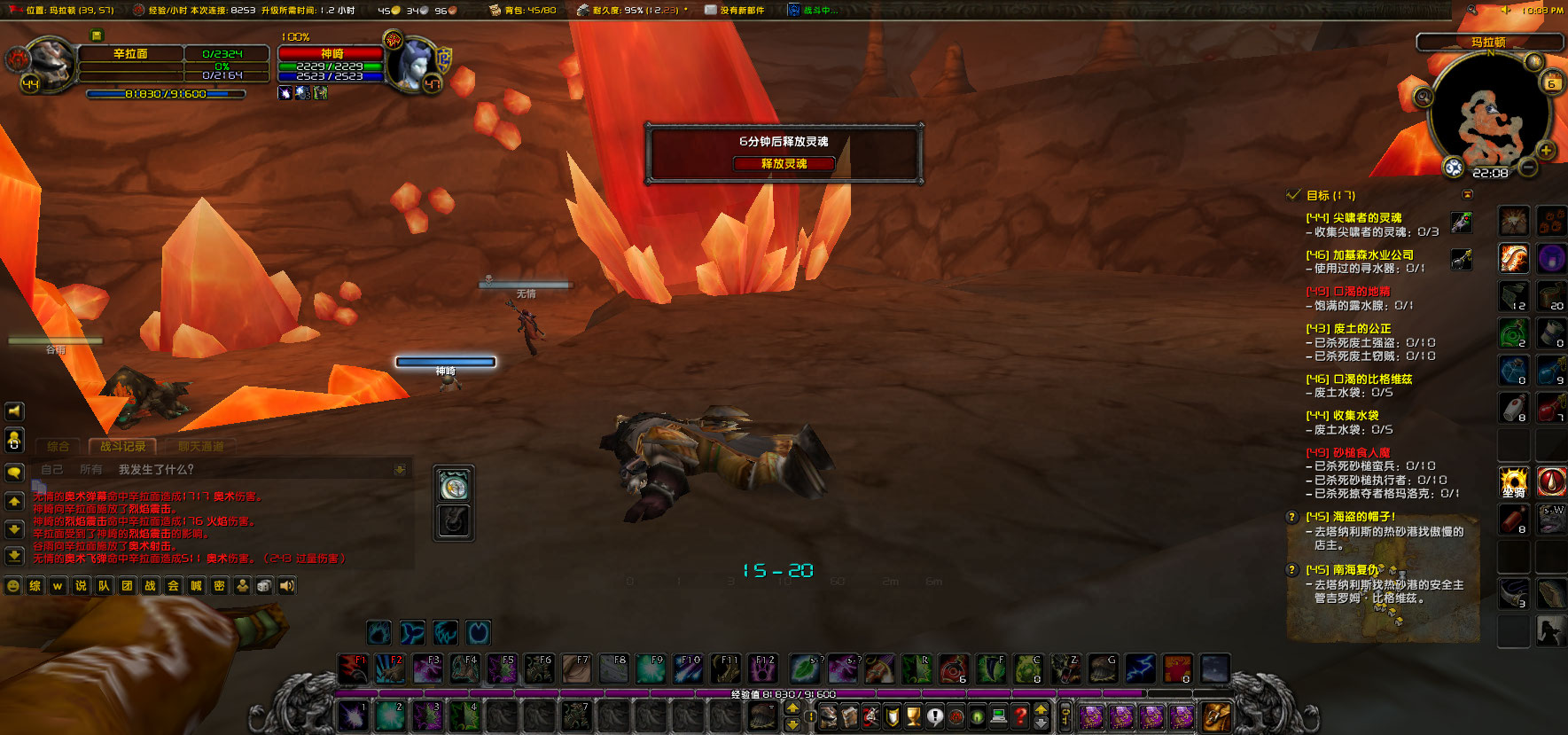Click the 密 whisper channel button
1568x735 pixels.
click(220, 586)
